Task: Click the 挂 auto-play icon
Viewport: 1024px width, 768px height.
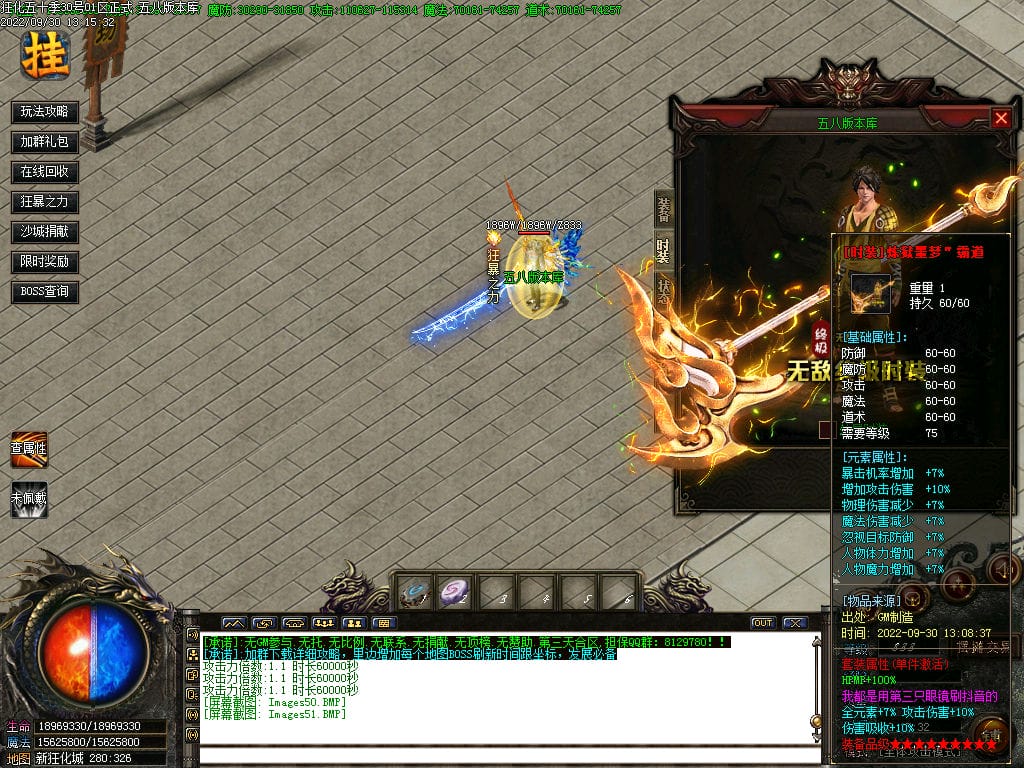Action: (x=46, y=54)
